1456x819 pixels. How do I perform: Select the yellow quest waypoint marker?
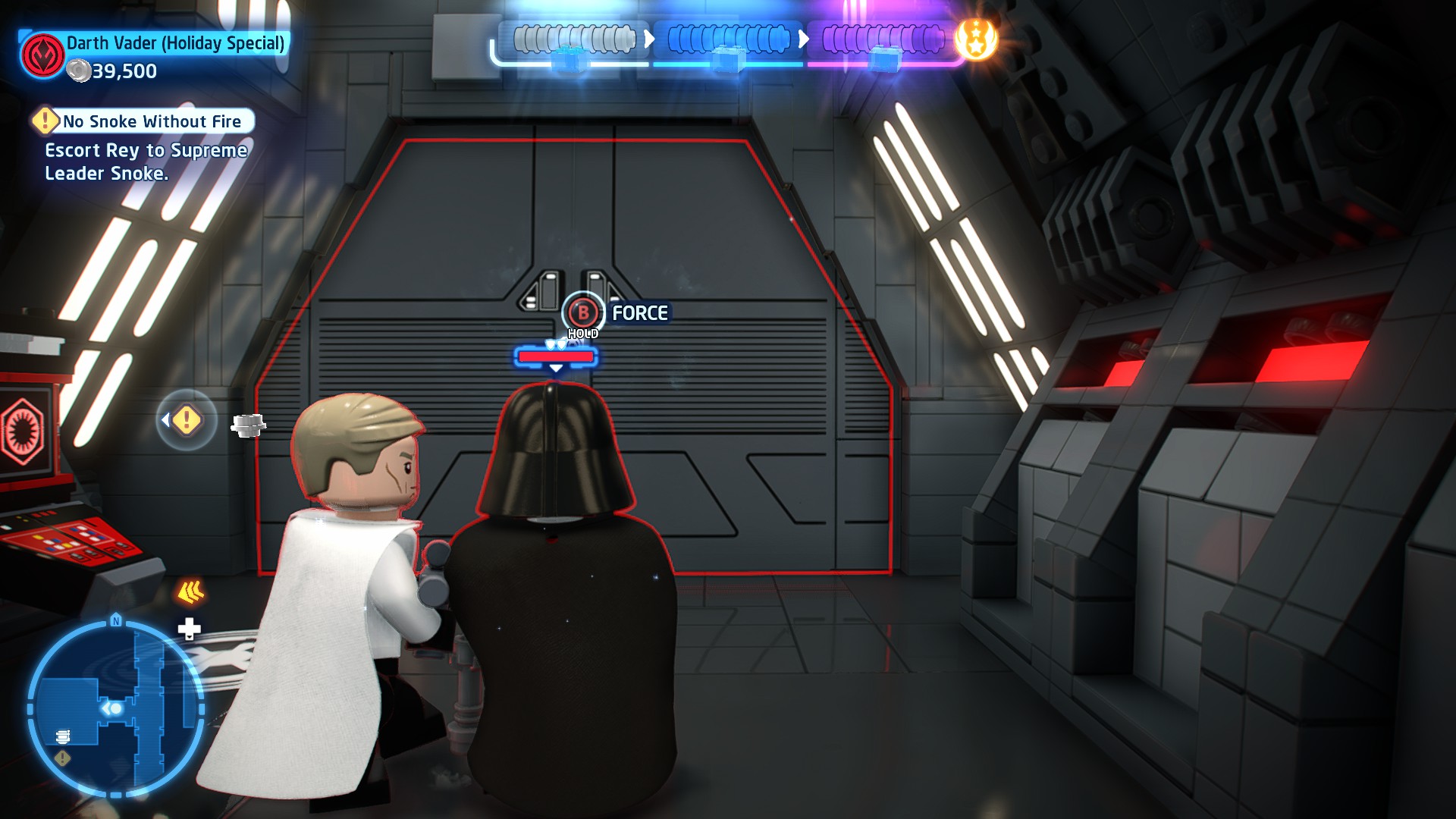[x=187, y=419]
